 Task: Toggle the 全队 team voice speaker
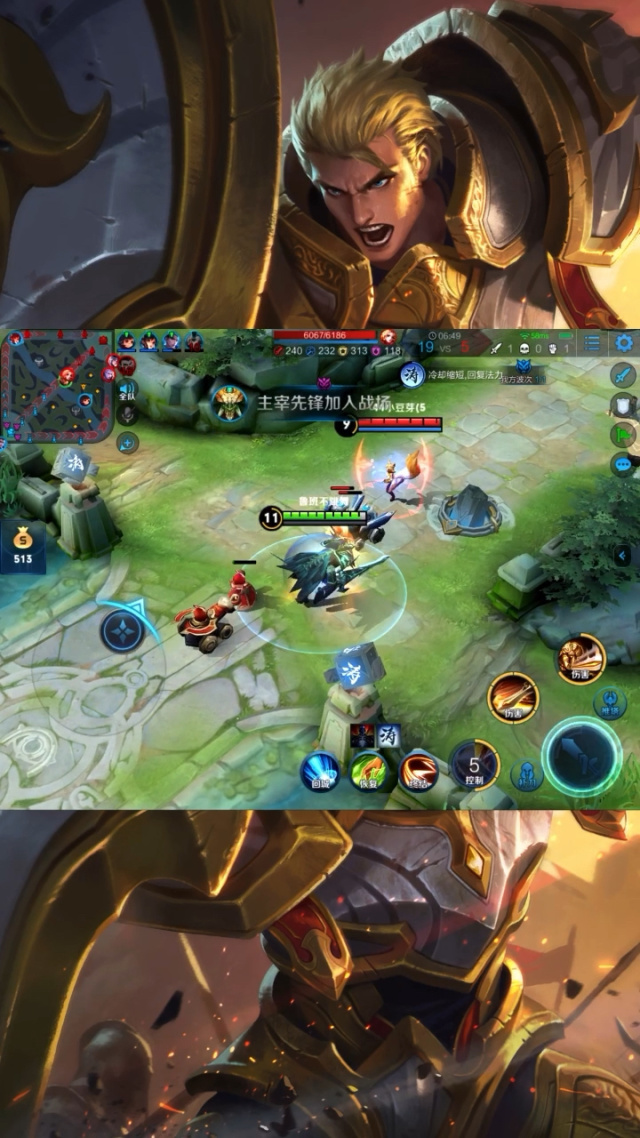click(x=127, y=389)
